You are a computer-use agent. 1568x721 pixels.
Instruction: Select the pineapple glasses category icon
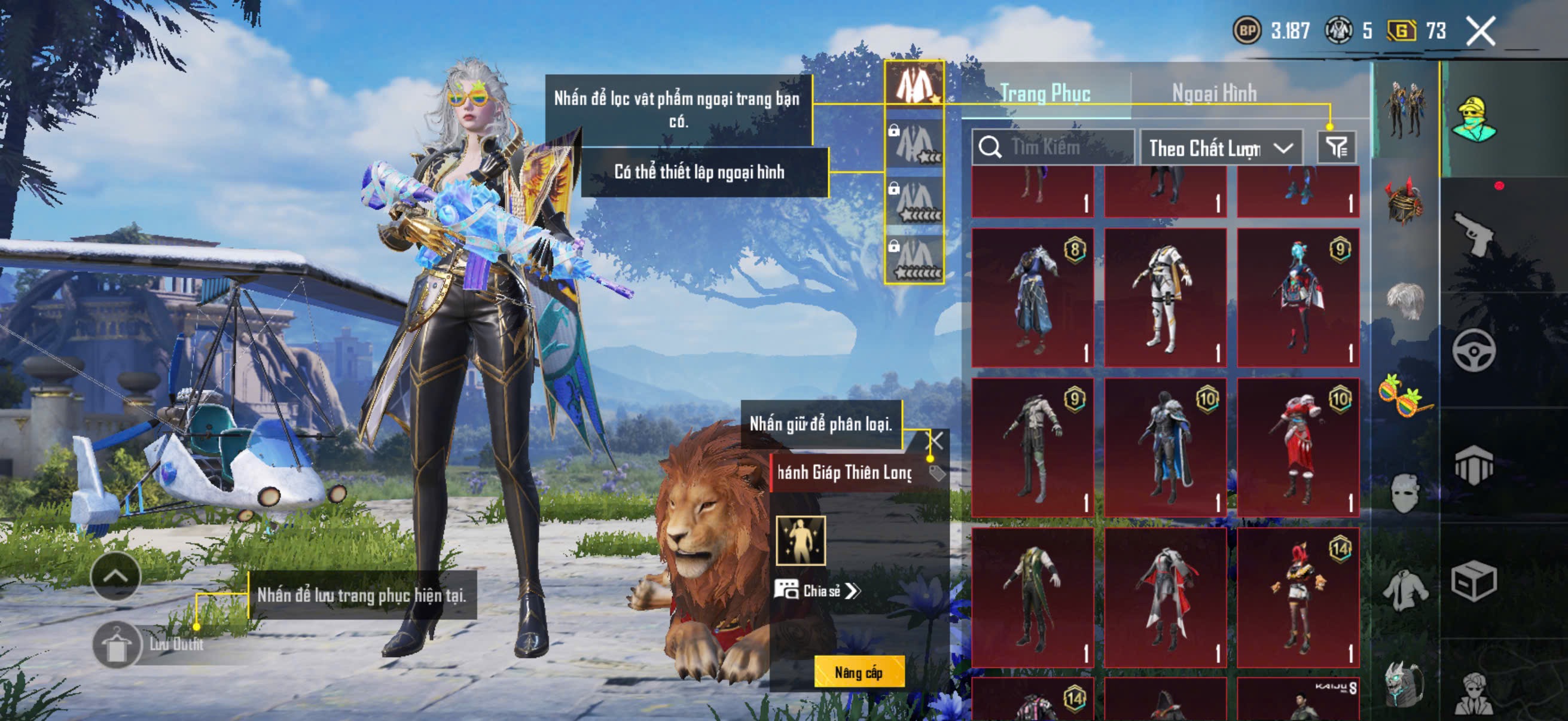pyautogui.click(x=1405, y=396)
